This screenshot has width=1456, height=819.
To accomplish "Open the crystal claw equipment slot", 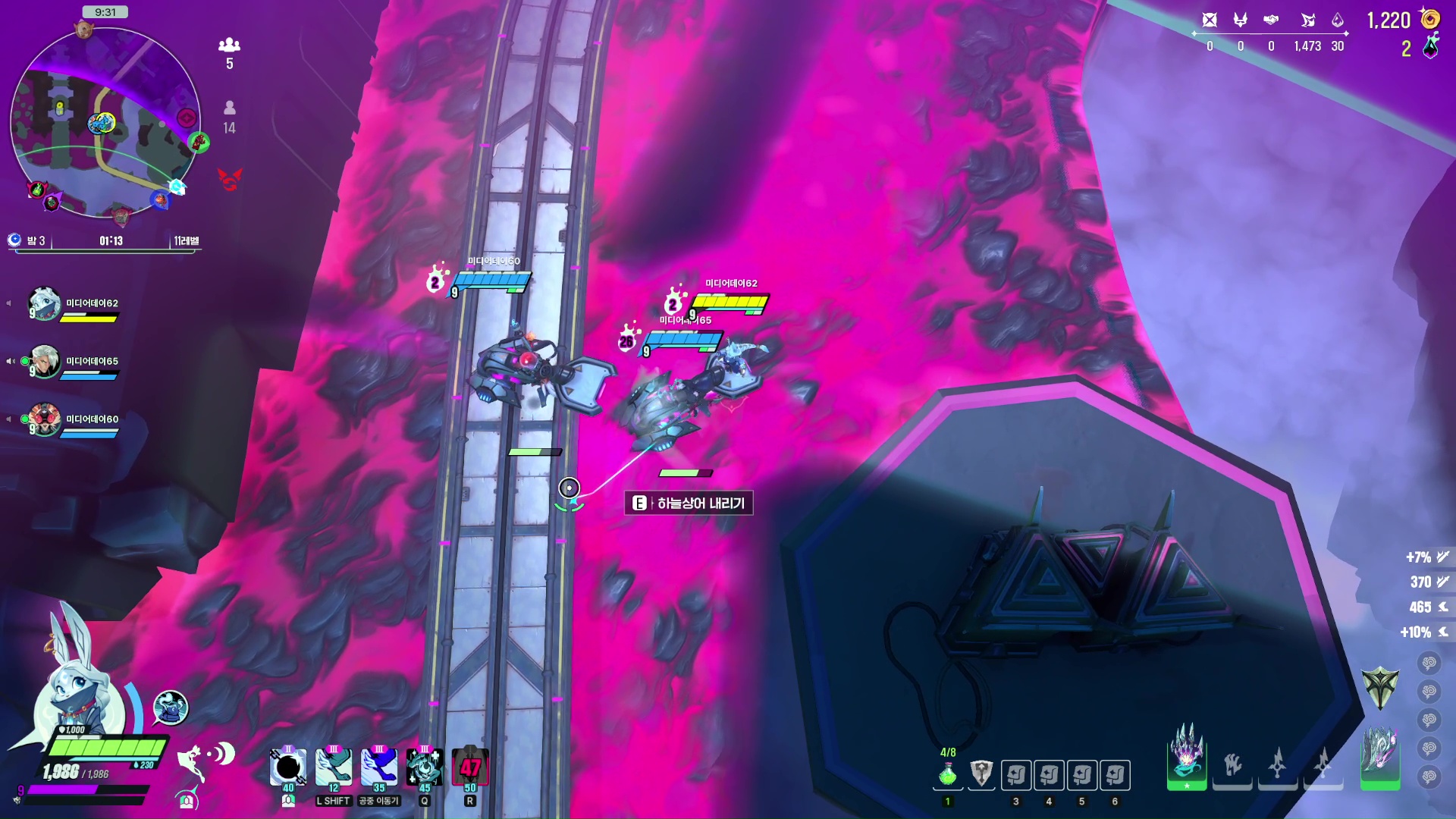I will click(x=1187, y=755).
